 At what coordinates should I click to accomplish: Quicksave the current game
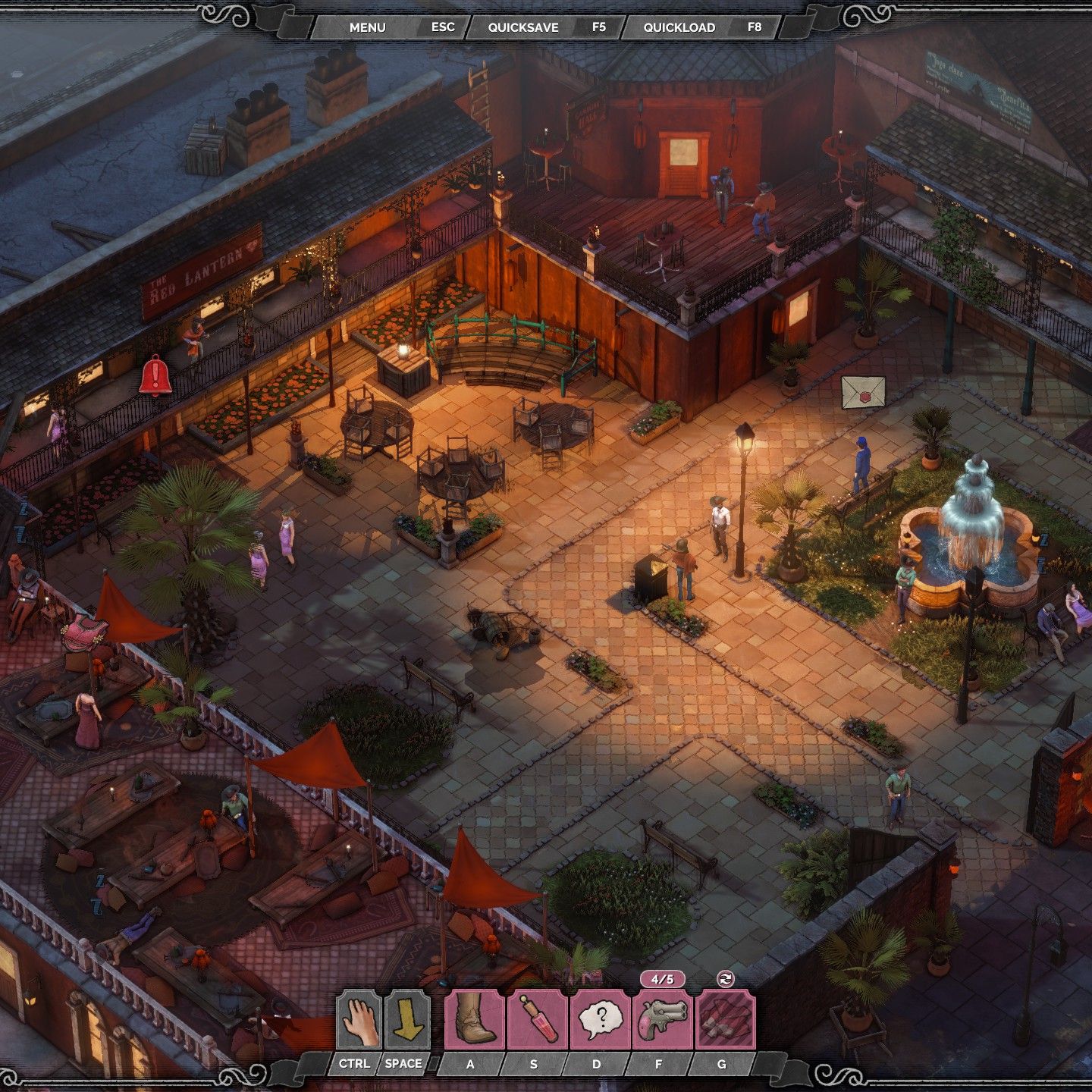coord(523,27)
